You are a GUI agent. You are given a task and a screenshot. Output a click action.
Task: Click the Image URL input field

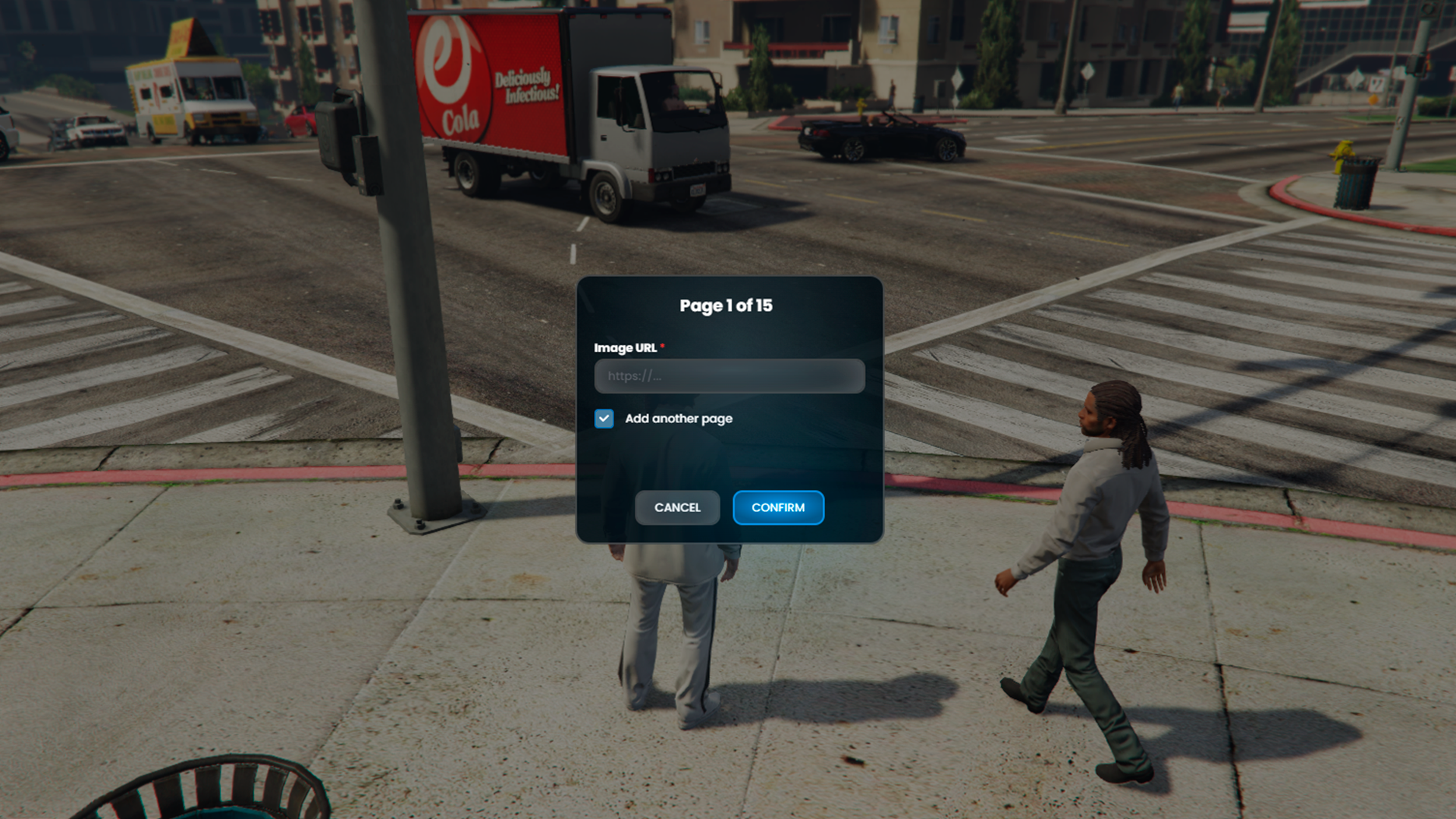click(x=729, y=376)
